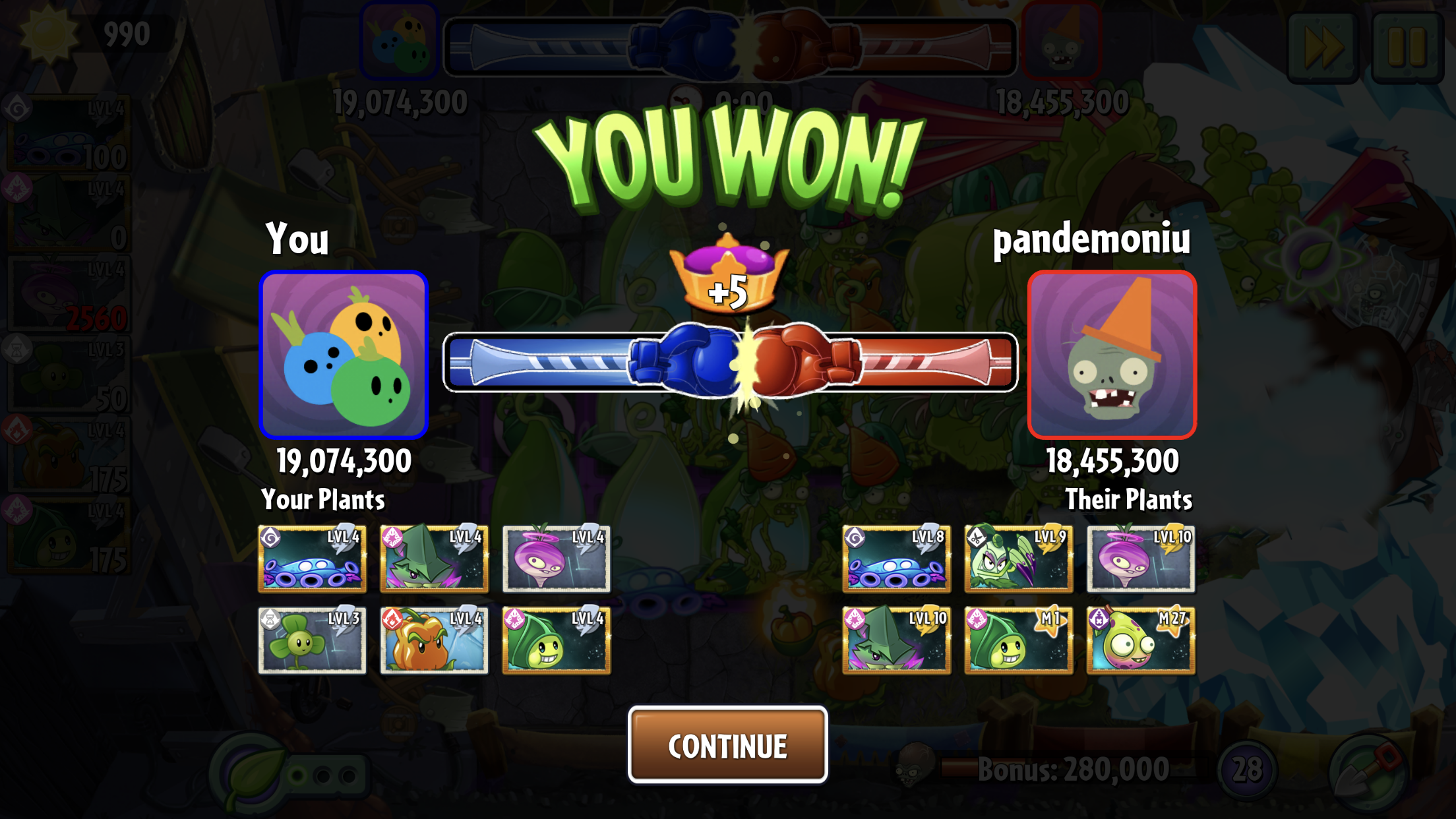Select your LVL 4 blue mushroom card
The height and width of the screenshot is (819, 1456).
coord(312,559)
